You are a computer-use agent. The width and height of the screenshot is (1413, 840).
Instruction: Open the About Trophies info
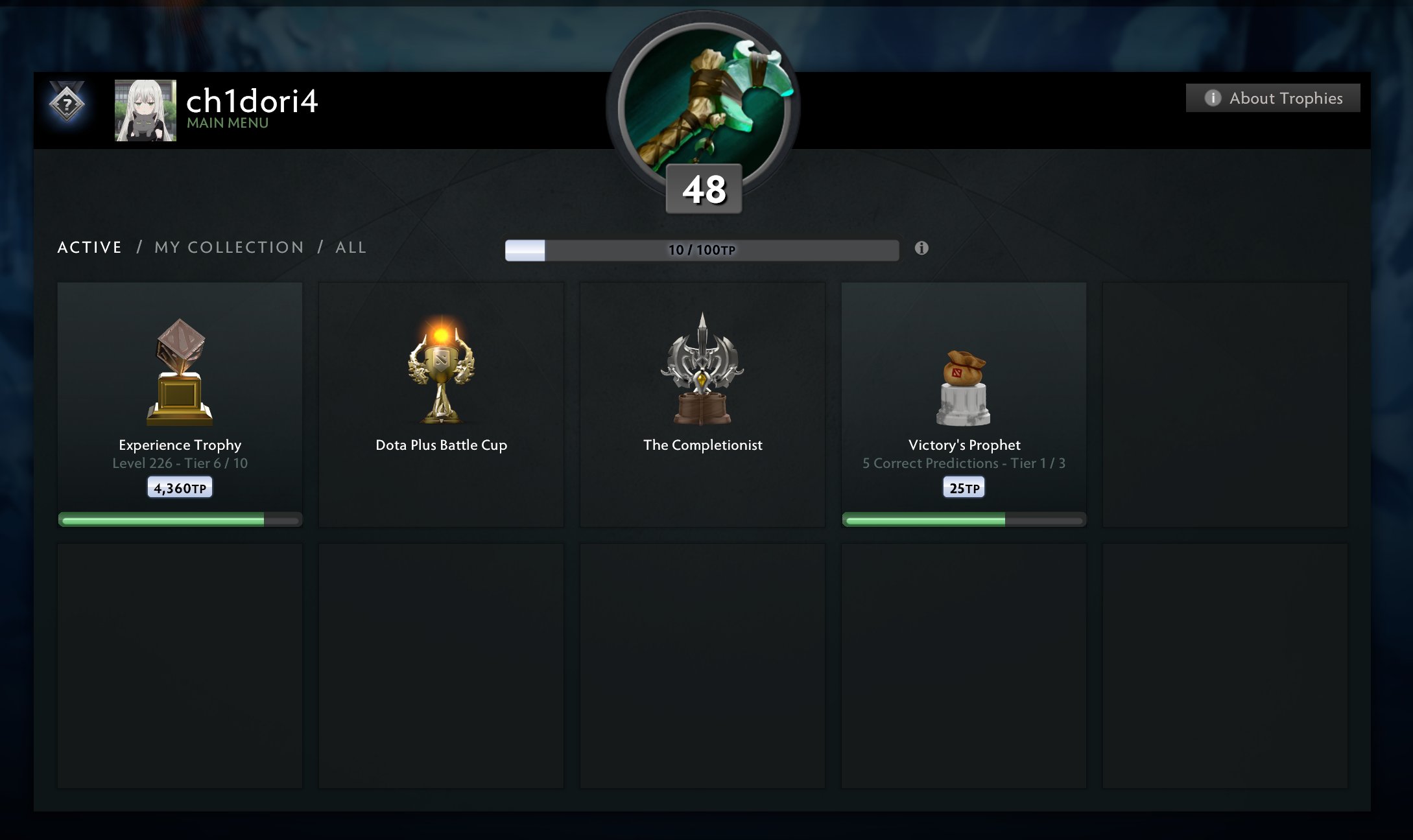(1273, 98)
